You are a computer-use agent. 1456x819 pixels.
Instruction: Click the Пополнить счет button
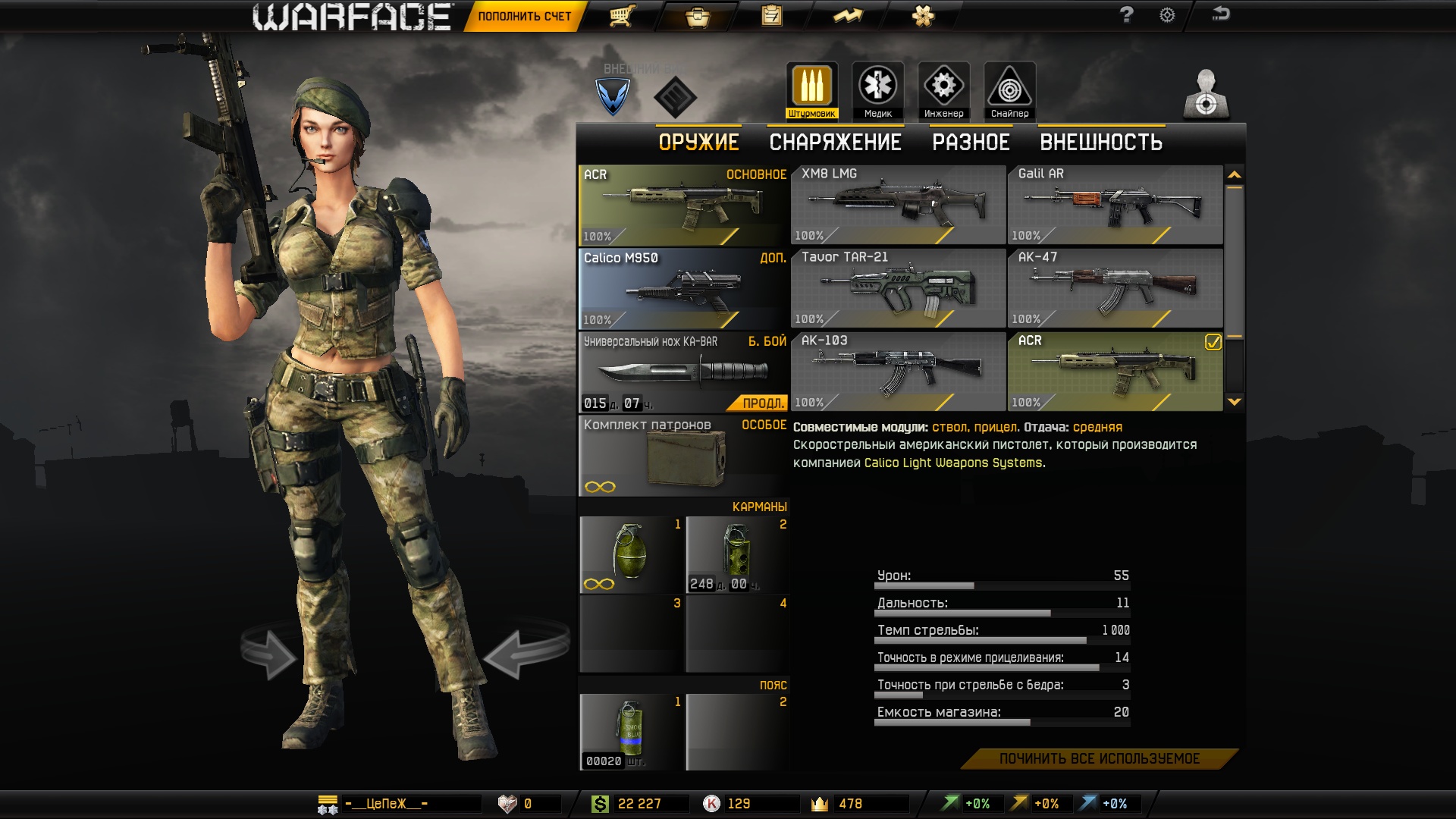coord(524,16)
